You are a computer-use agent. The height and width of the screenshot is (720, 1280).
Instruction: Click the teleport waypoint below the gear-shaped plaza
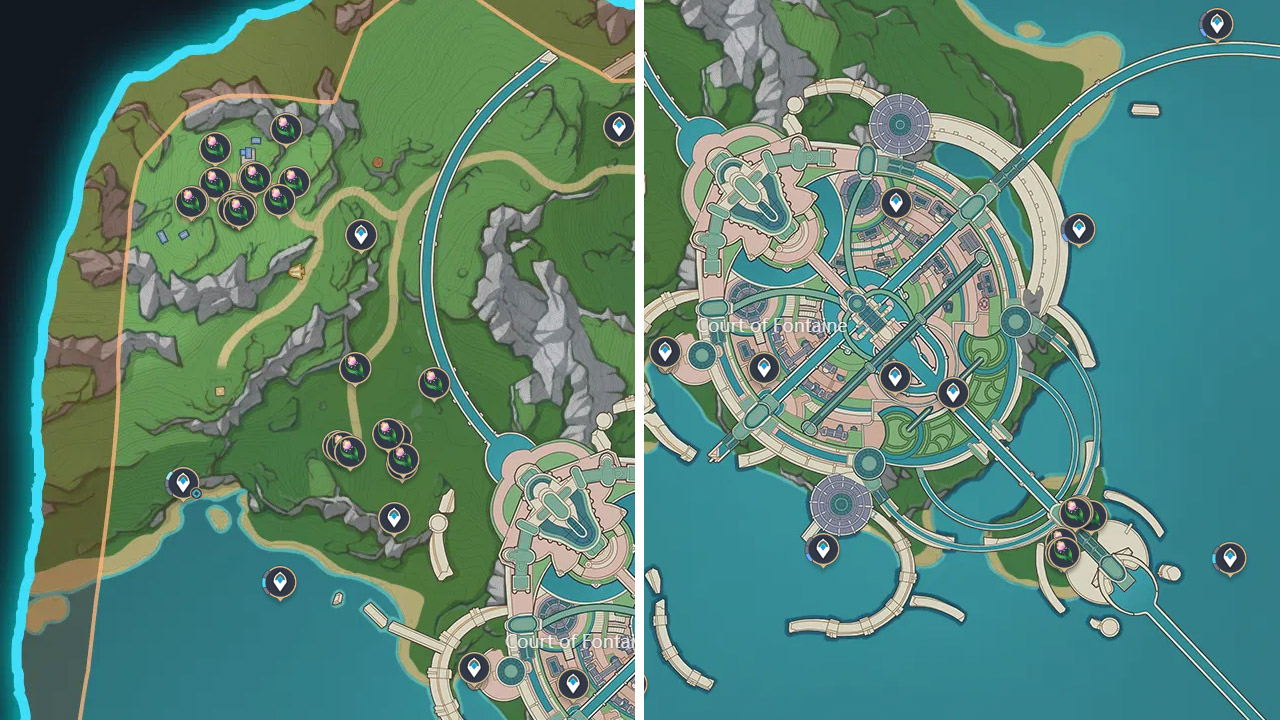(x=823, y=550)
